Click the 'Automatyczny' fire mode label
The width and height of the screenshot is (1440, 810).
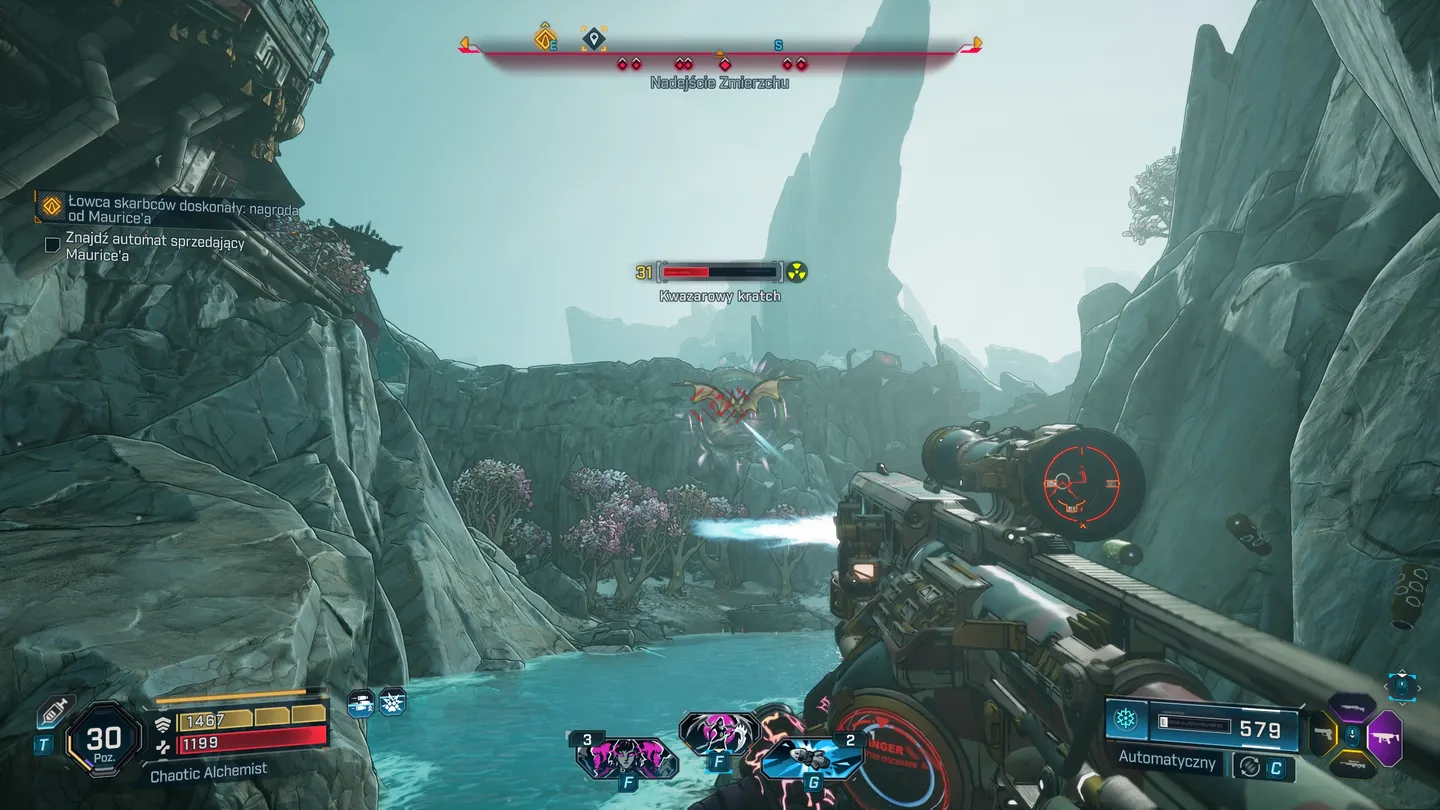point(1168,760)
